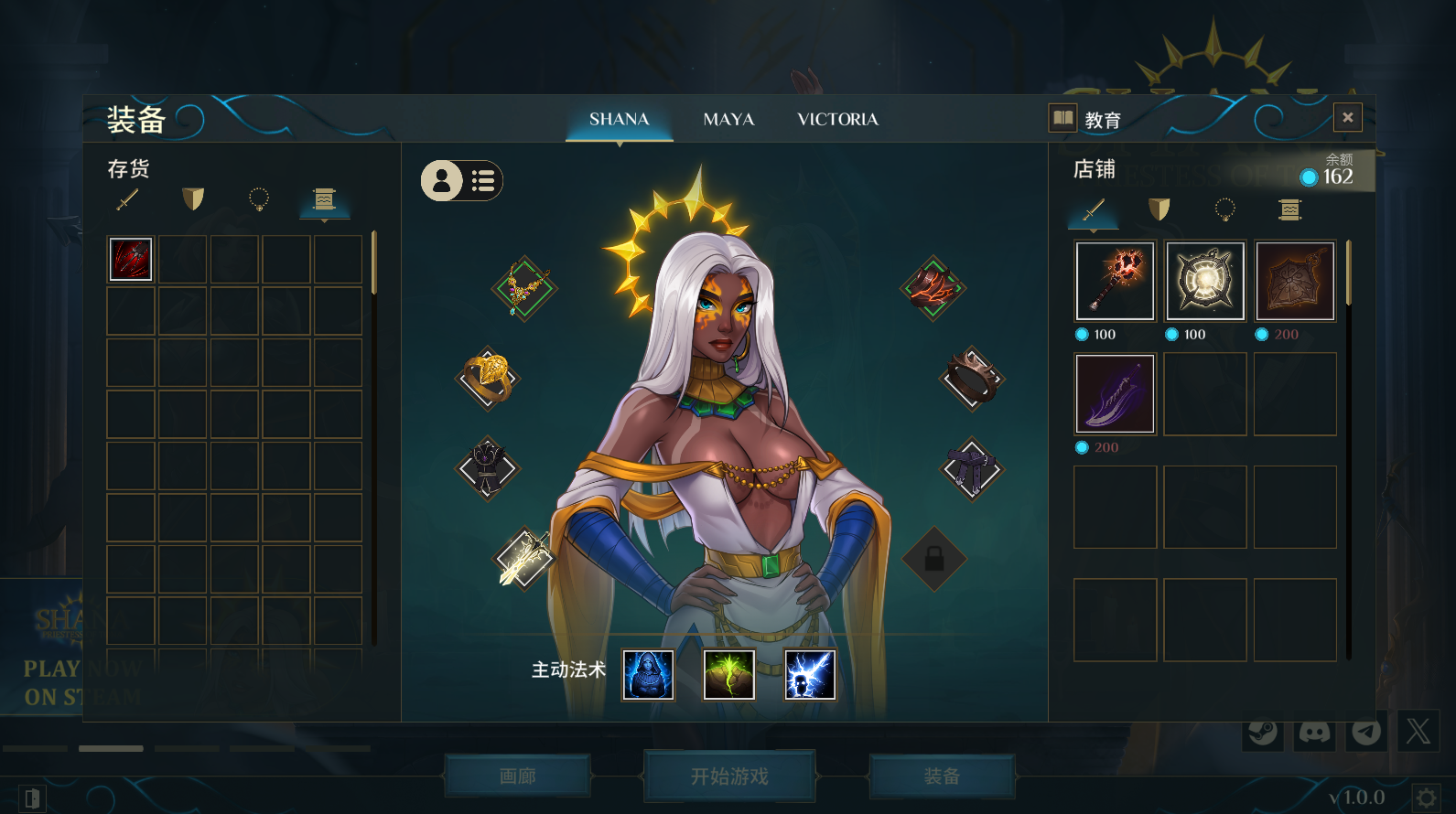The width and height of the screenshot is (1456, 814).
Task: Choose the hooded figure active spell
Action: (x=648, y=675)
